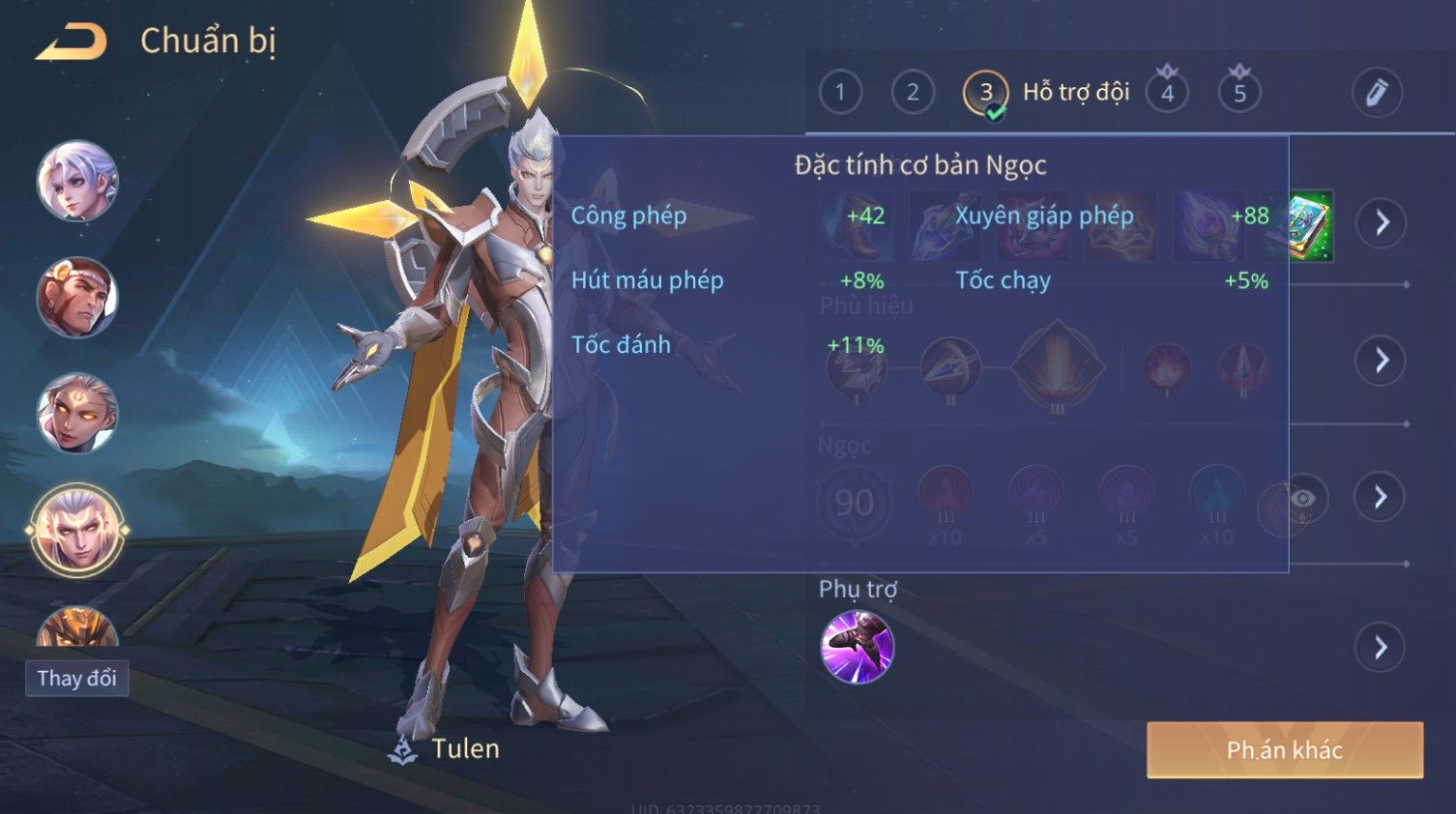Click the Phản khác button

pos(1284,750)
